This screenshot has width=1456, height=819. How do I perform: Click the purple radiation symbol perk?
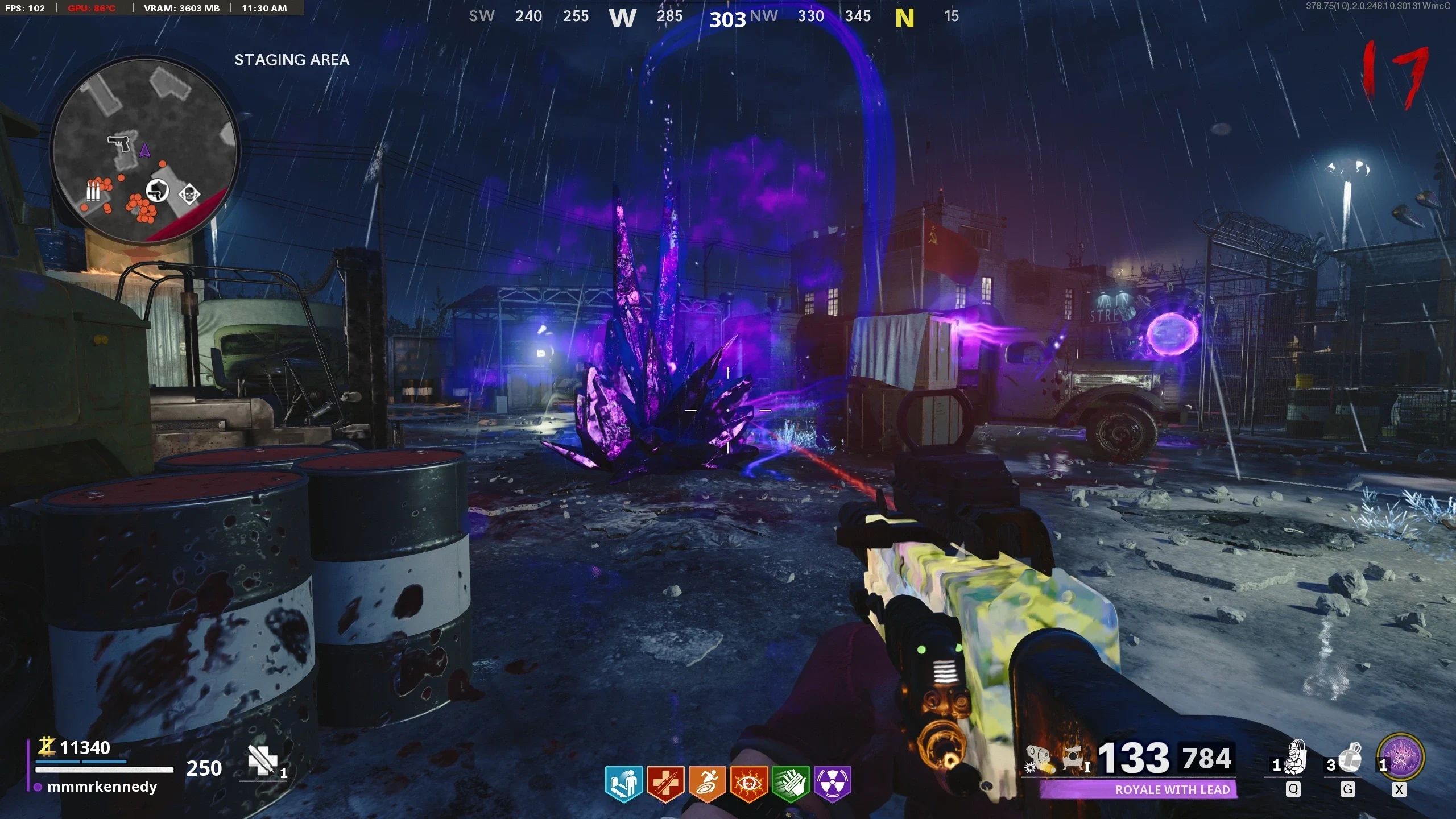[x=833, y=783]
